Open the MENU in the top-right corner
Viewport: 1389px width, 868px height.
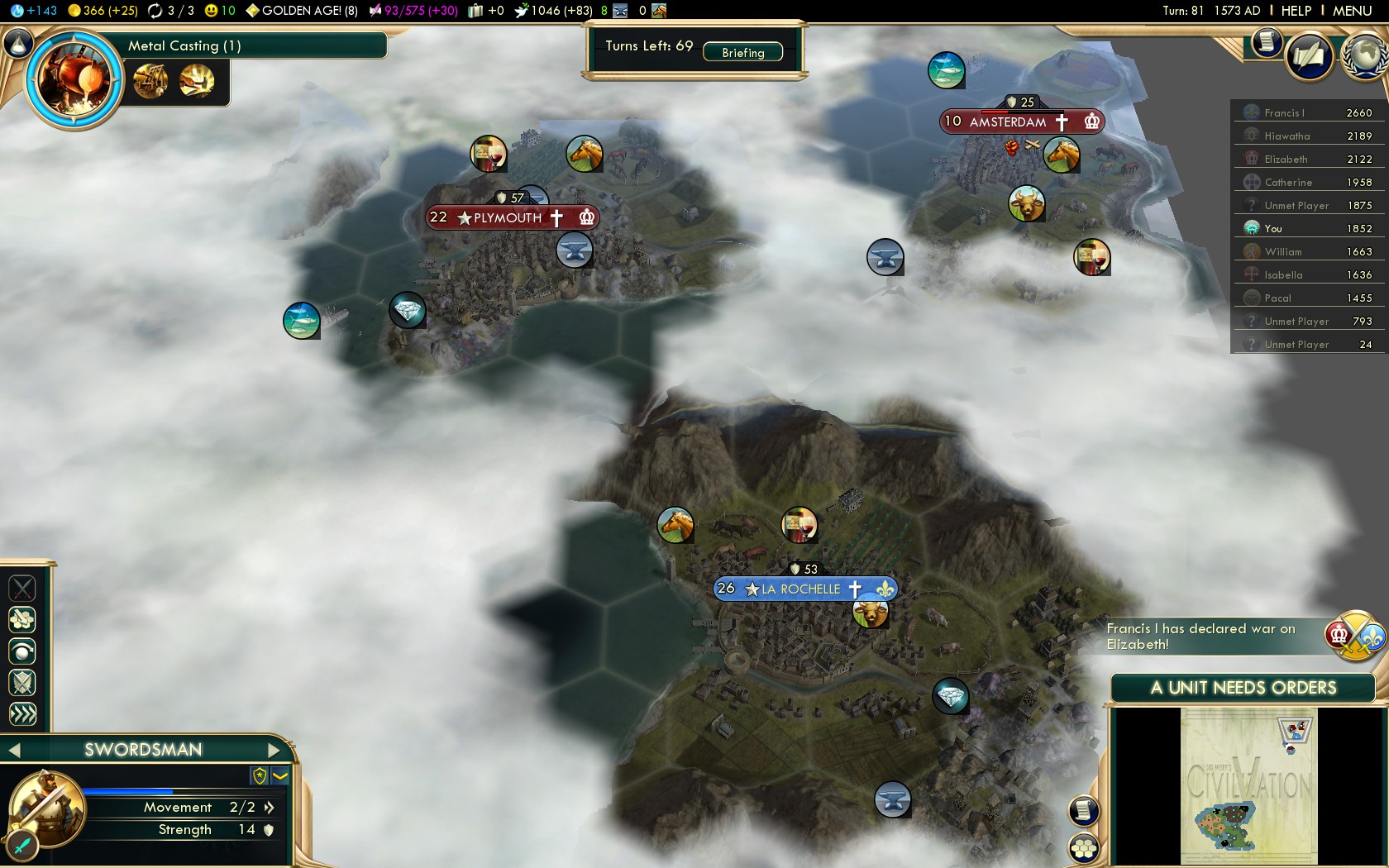[1353, 11]
